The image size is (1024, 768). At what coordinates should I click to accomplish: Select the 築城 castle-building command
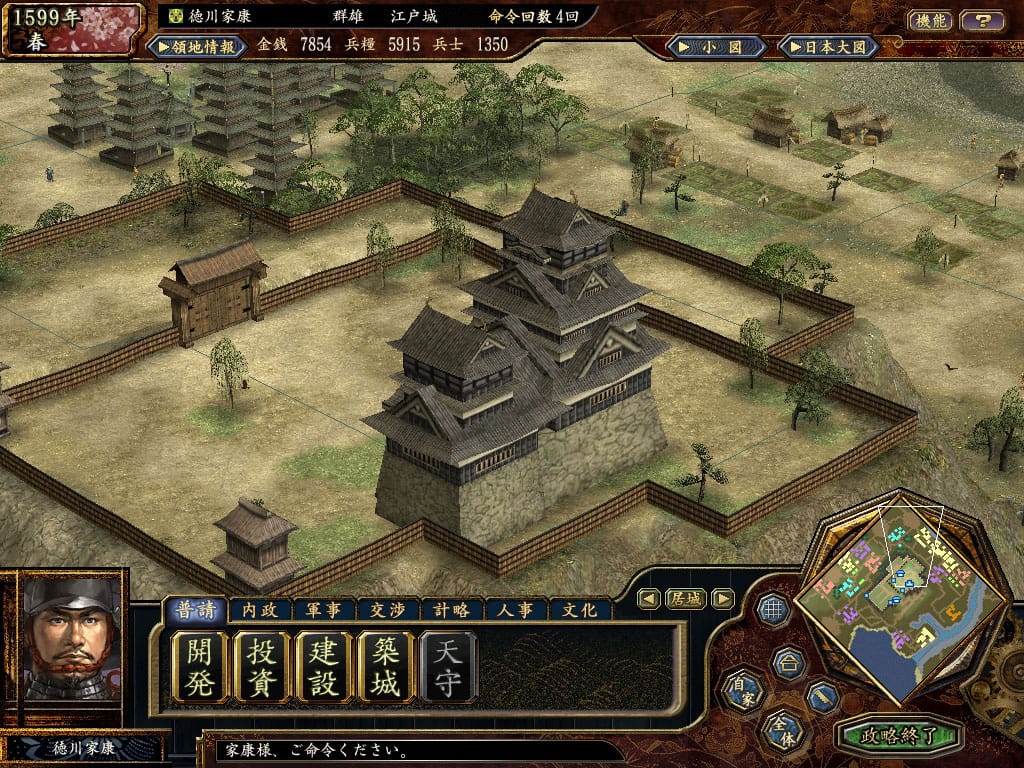pos(386,666)
